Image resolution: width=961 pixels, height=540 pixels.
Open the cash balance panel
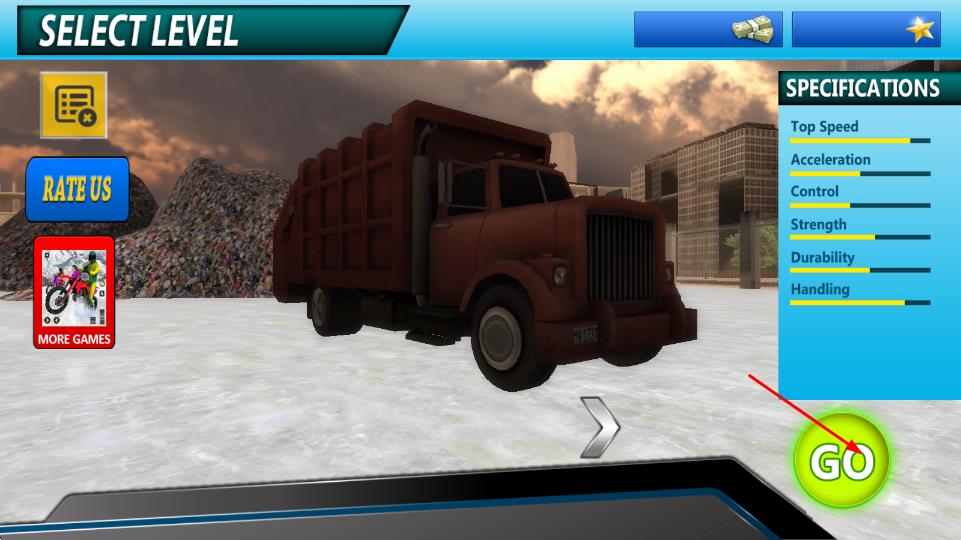[x=708, y=29]
